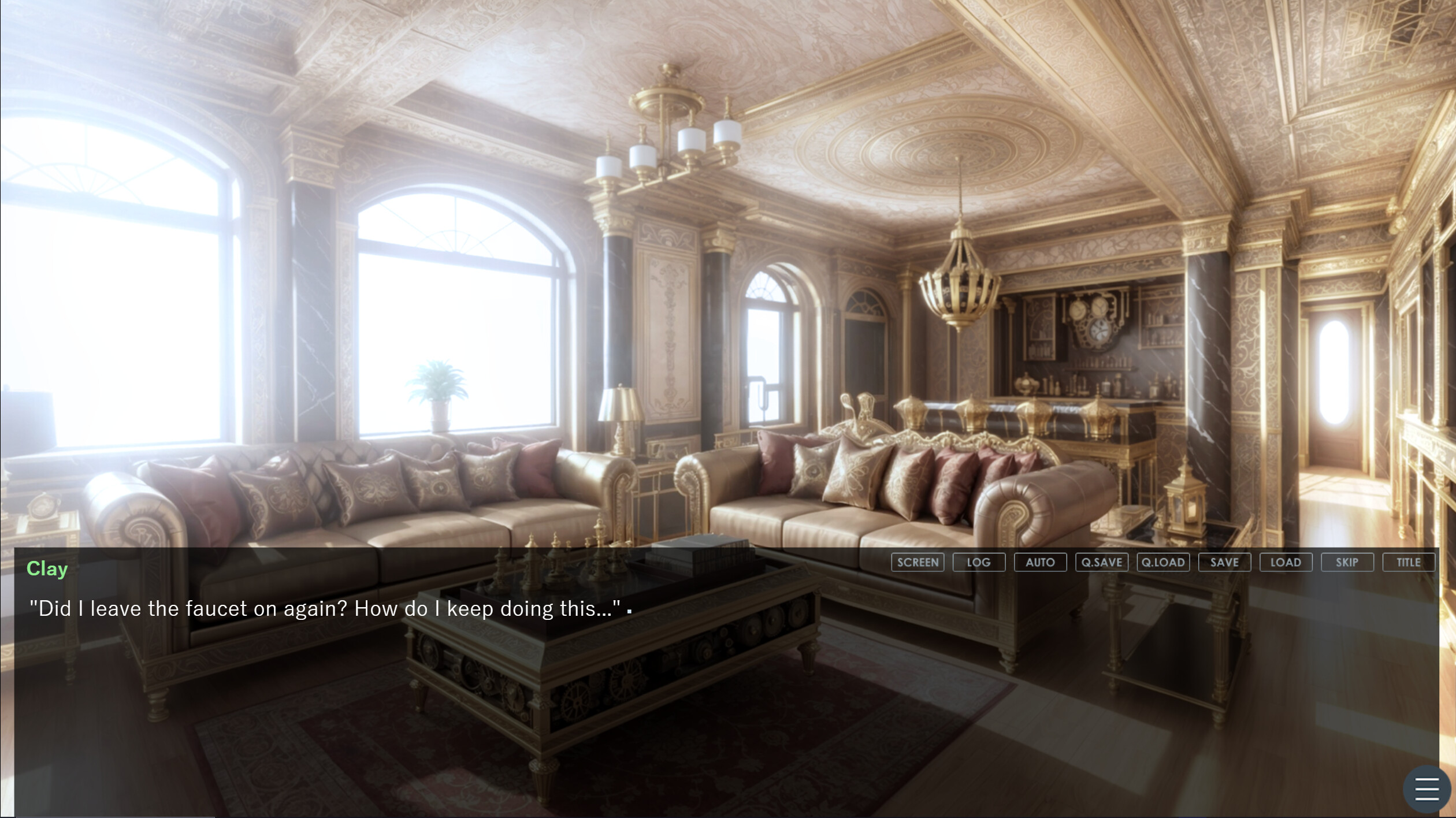Re-open the quick menu row by clicking SCREEN
Screen dimensions: 1456x818
coord(917,562)
